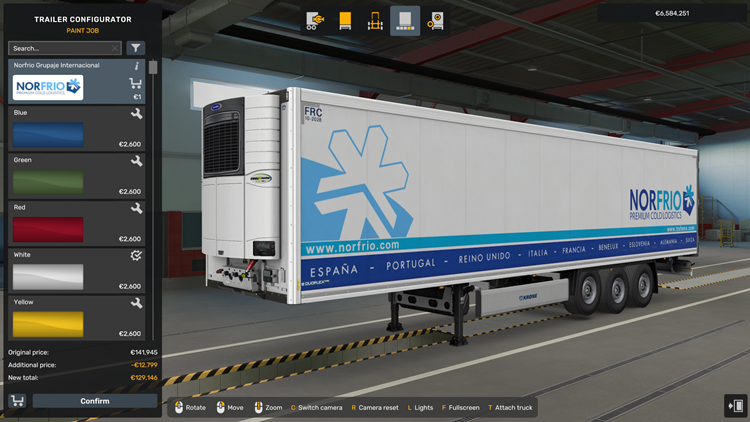Screen dimensions: 750x422
Task: Exit the trailer configurator
Action: 735,405
